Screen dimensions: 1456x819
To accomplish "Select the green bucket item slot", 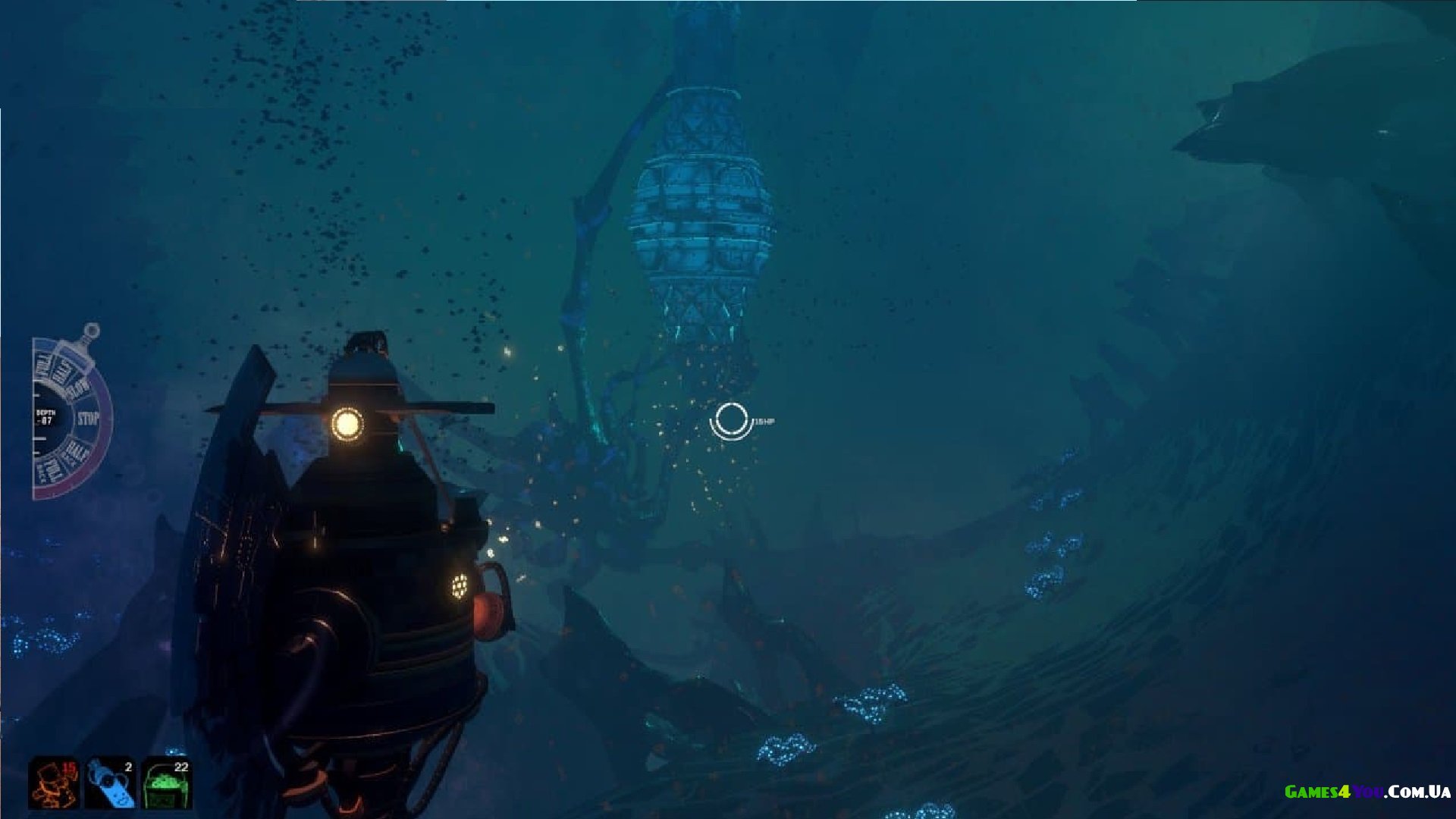I will click(x=167, y=783).
